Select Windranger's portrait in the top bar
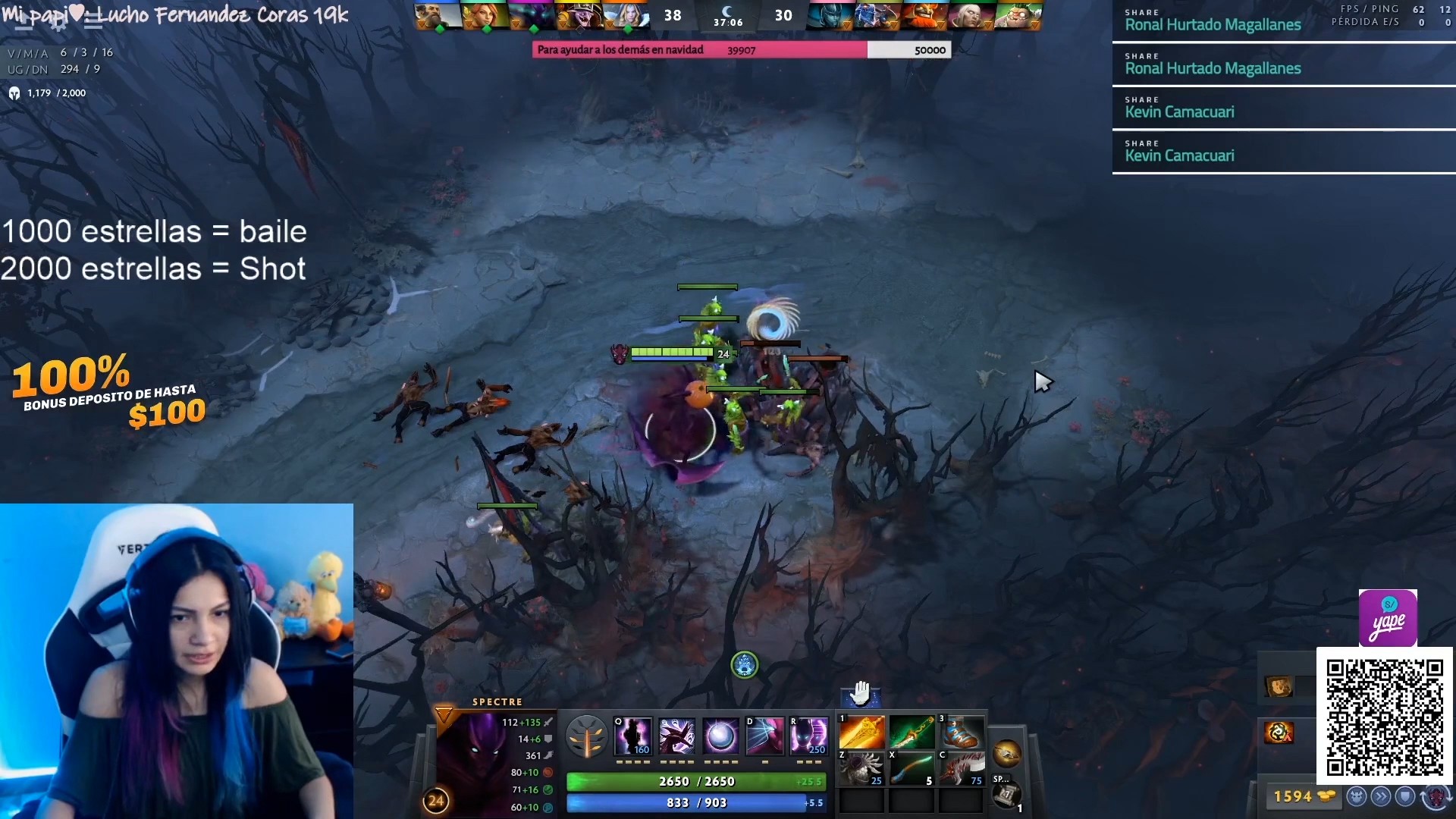This screenshot has height=819, width=1456. (x=485, y=15)
